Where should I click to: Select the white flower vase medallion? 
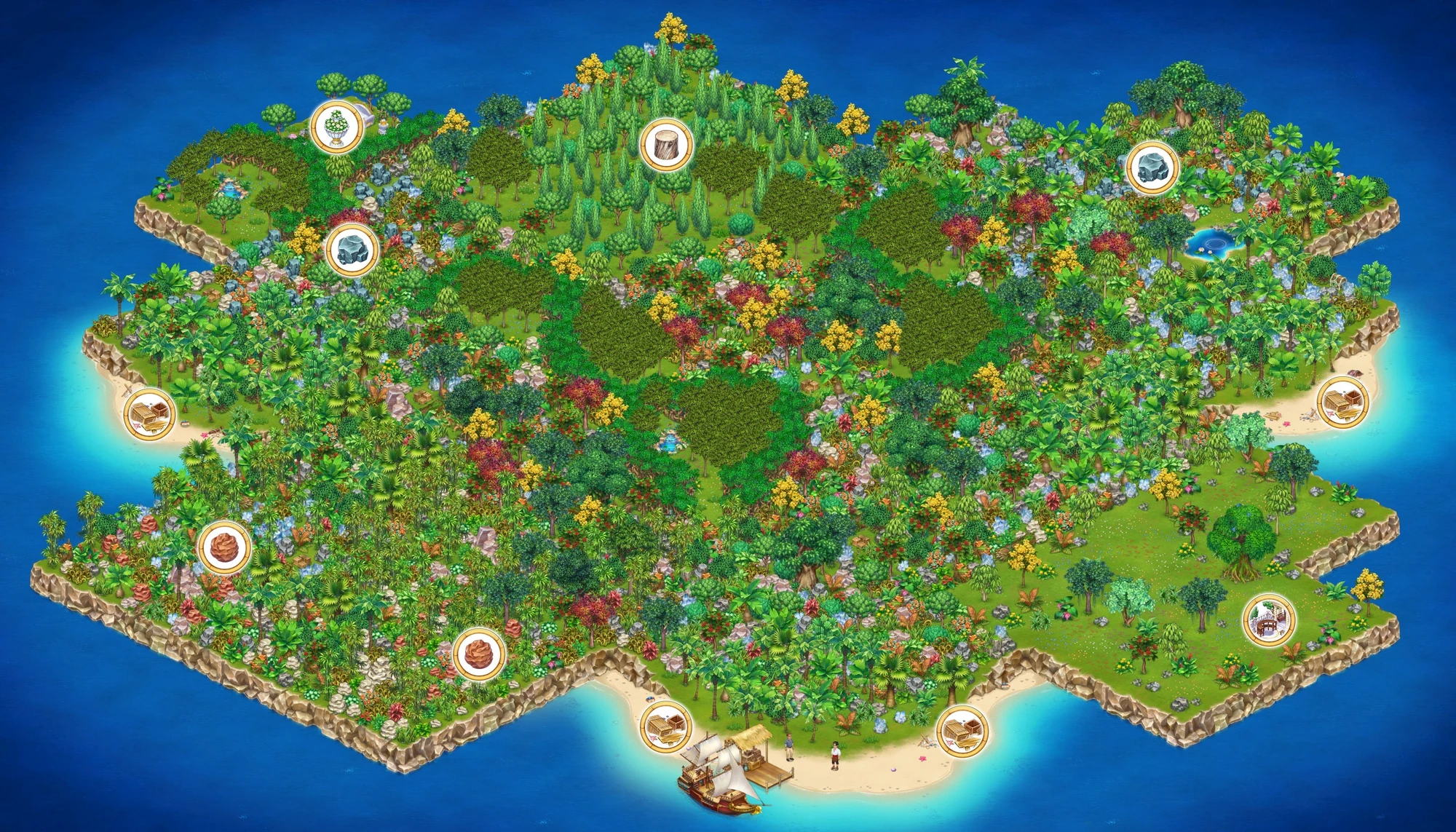coord(336,129)
